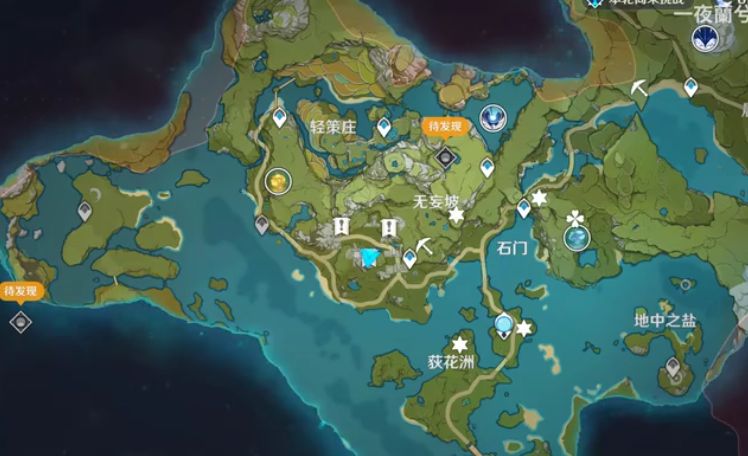The image size is (748, 456).
Task: Click the four-leaf clover custom pin
Action: 576,217
